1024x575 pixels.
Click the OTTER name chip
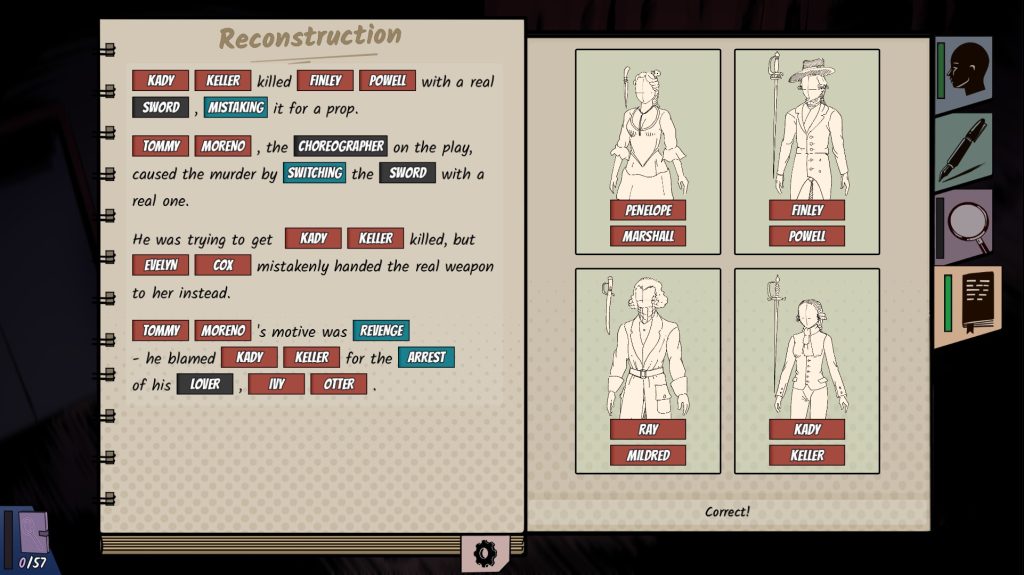coord(339,384)
